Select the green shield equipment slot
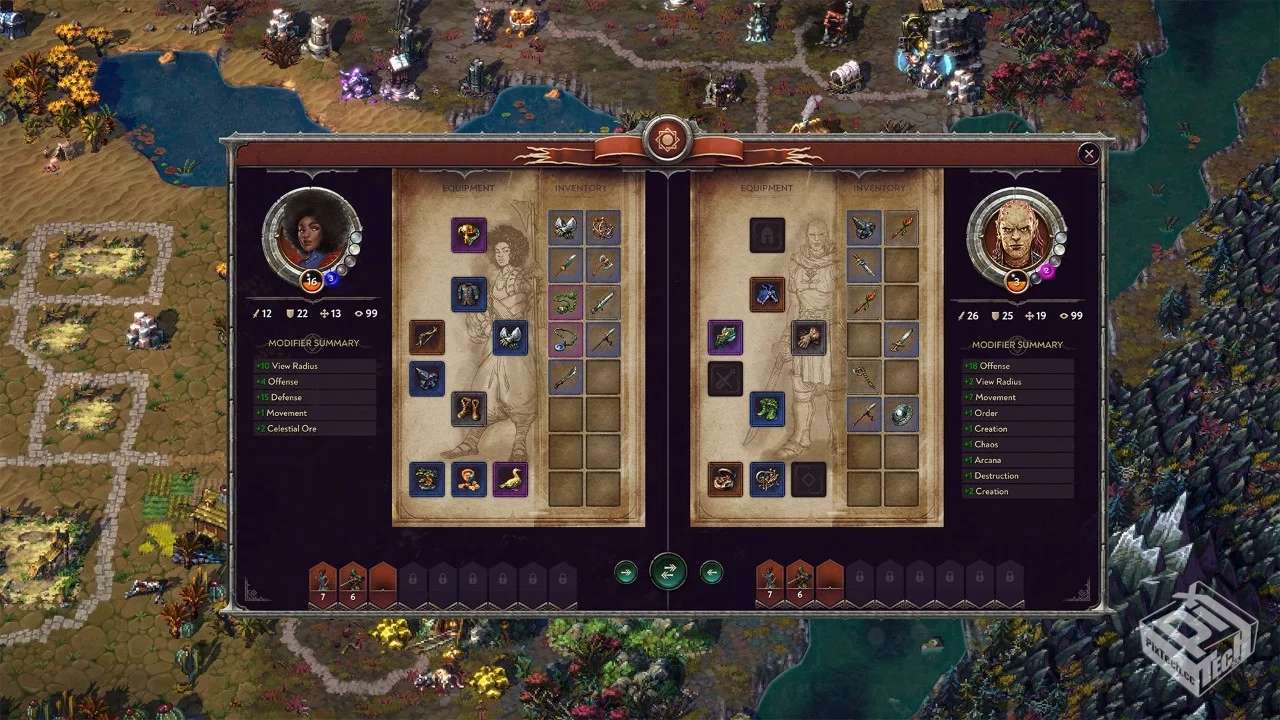1280x720 pixels. pyautogui.click(x=725, y=338)
